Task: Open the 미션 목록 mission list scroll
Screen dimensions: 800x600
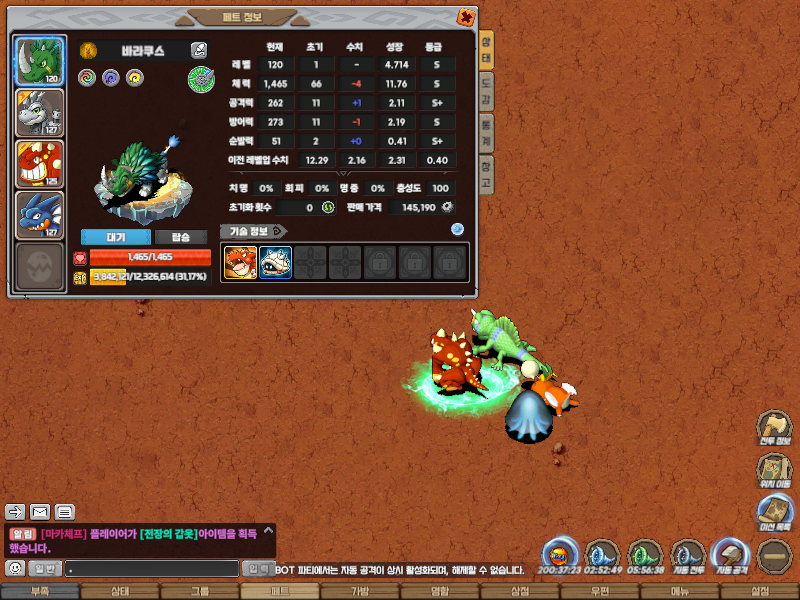Action: (x=773, y=512)
